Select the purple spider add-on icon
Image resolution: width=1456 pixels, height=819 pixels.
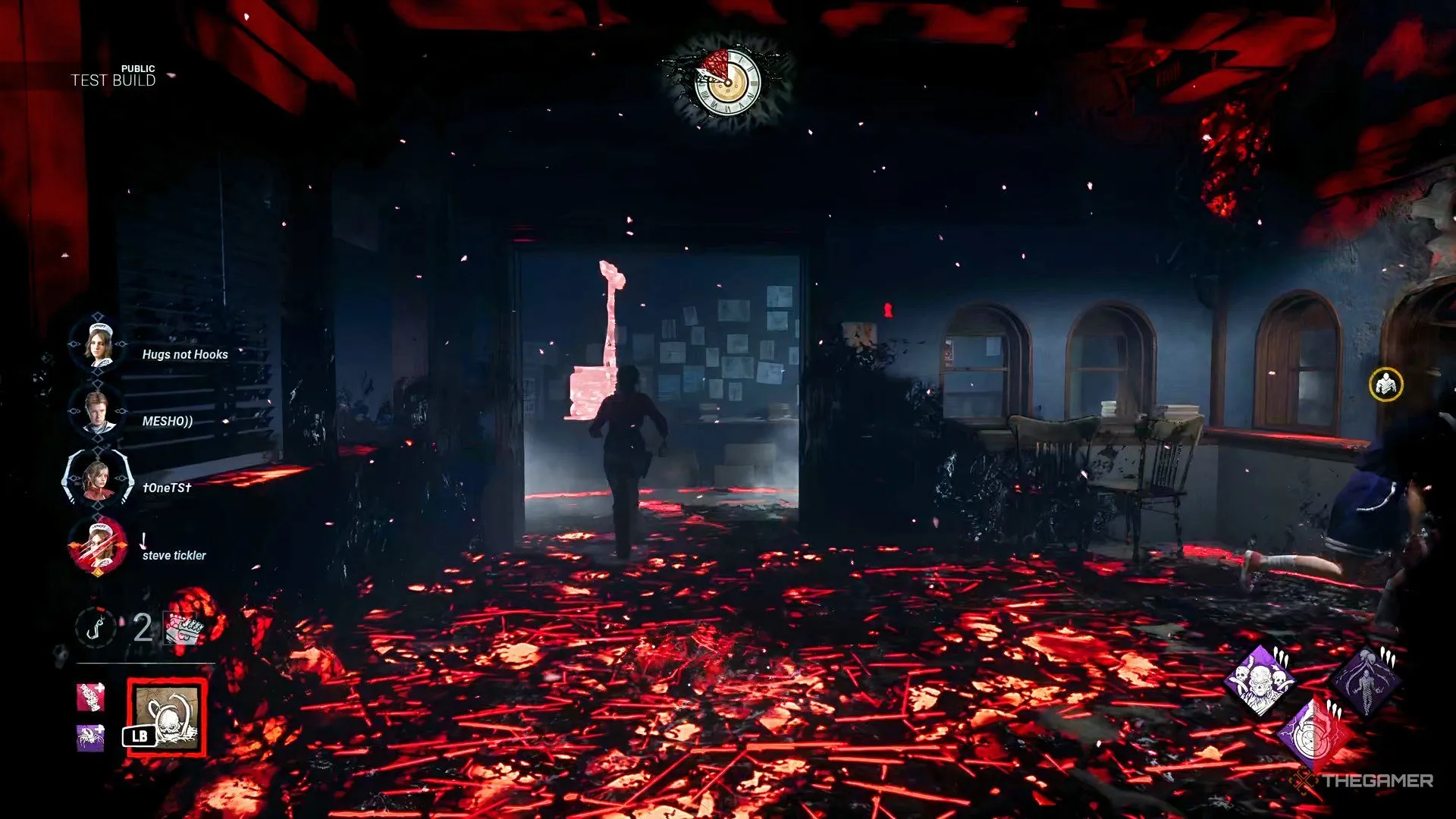[x=90, y=736]
